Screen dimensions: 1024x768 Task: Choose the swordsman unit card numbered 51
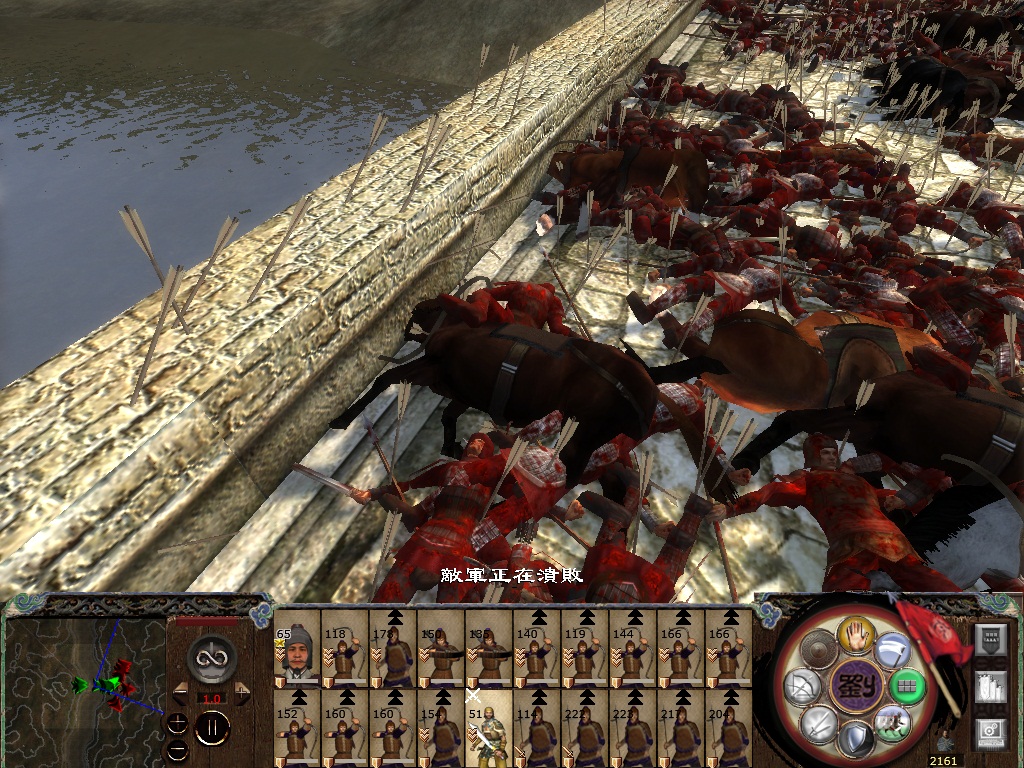(x=489, y=729)
